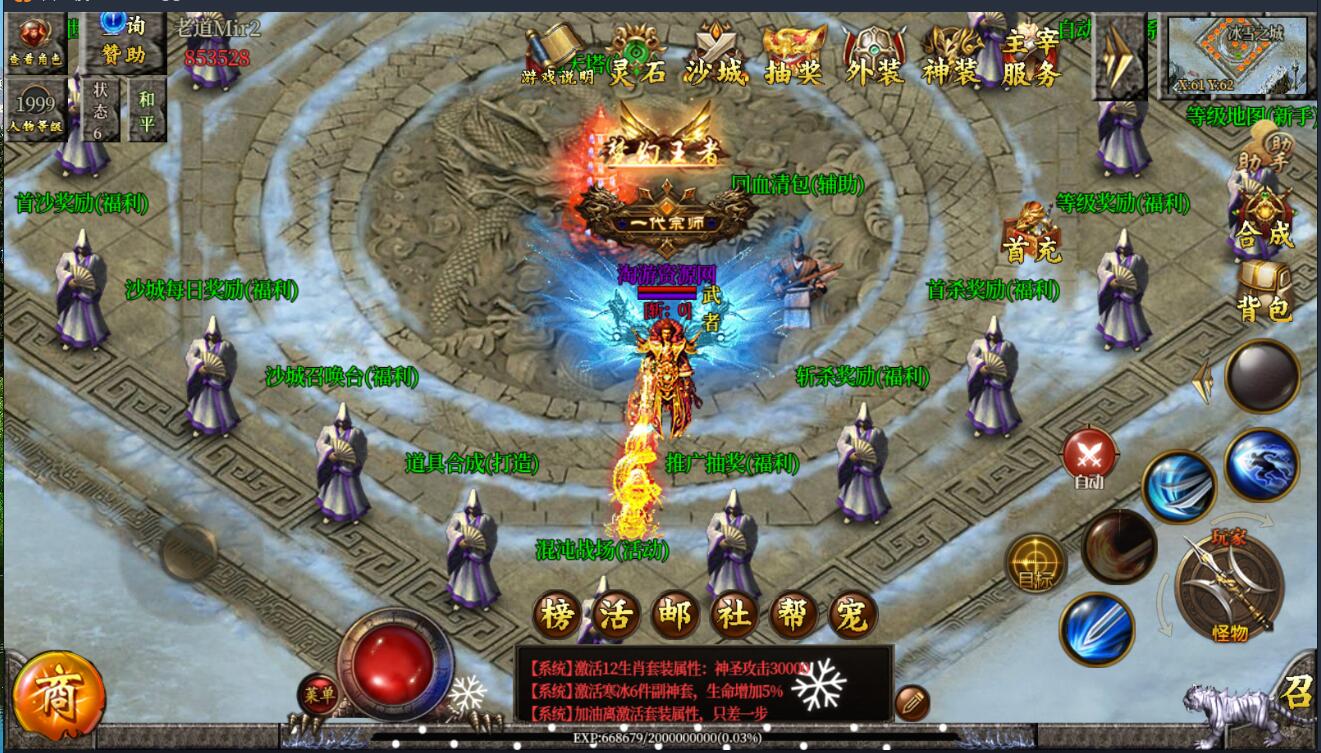Open the 宠 pet button
Viewport: 1321px width, 753px height.
[852, 614]
